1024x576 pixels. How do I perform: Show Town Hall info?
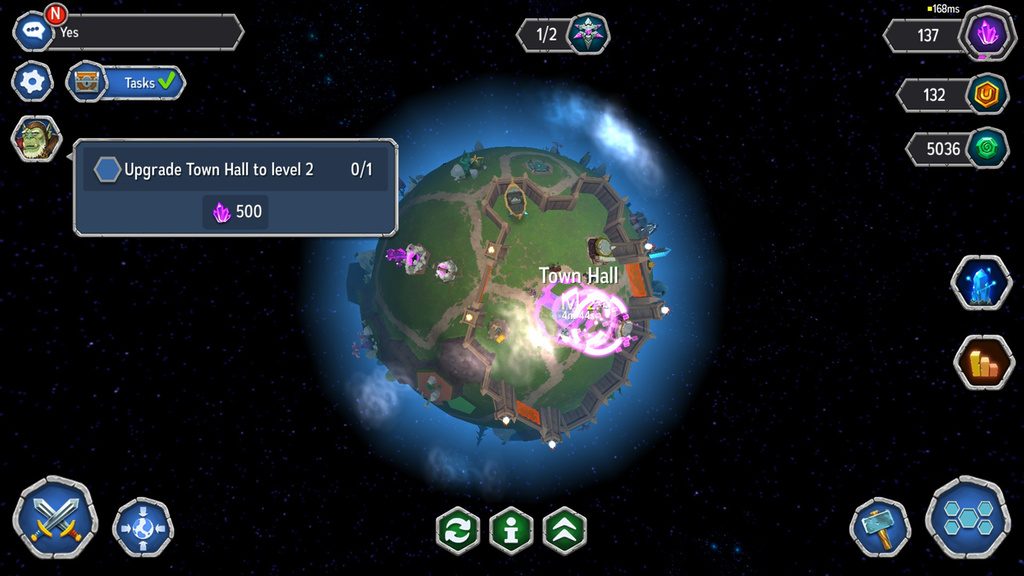[511, 530]
